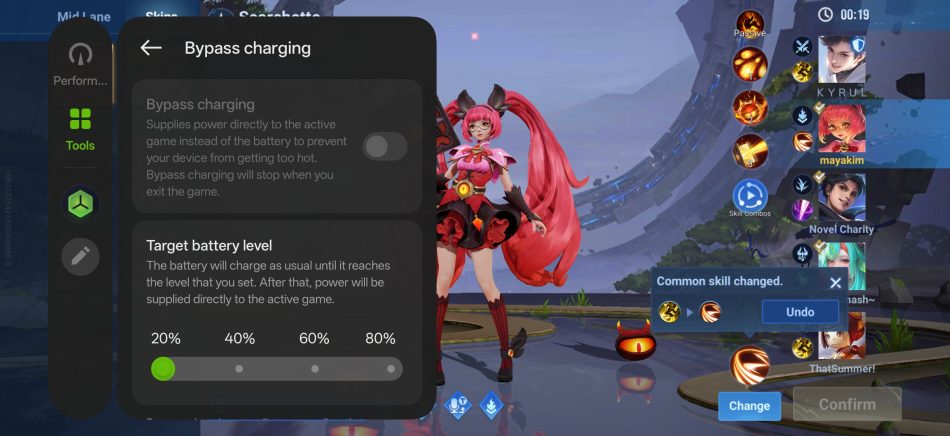
Task: Click the green hexagon overlay icon
Action: pos(80,204)
